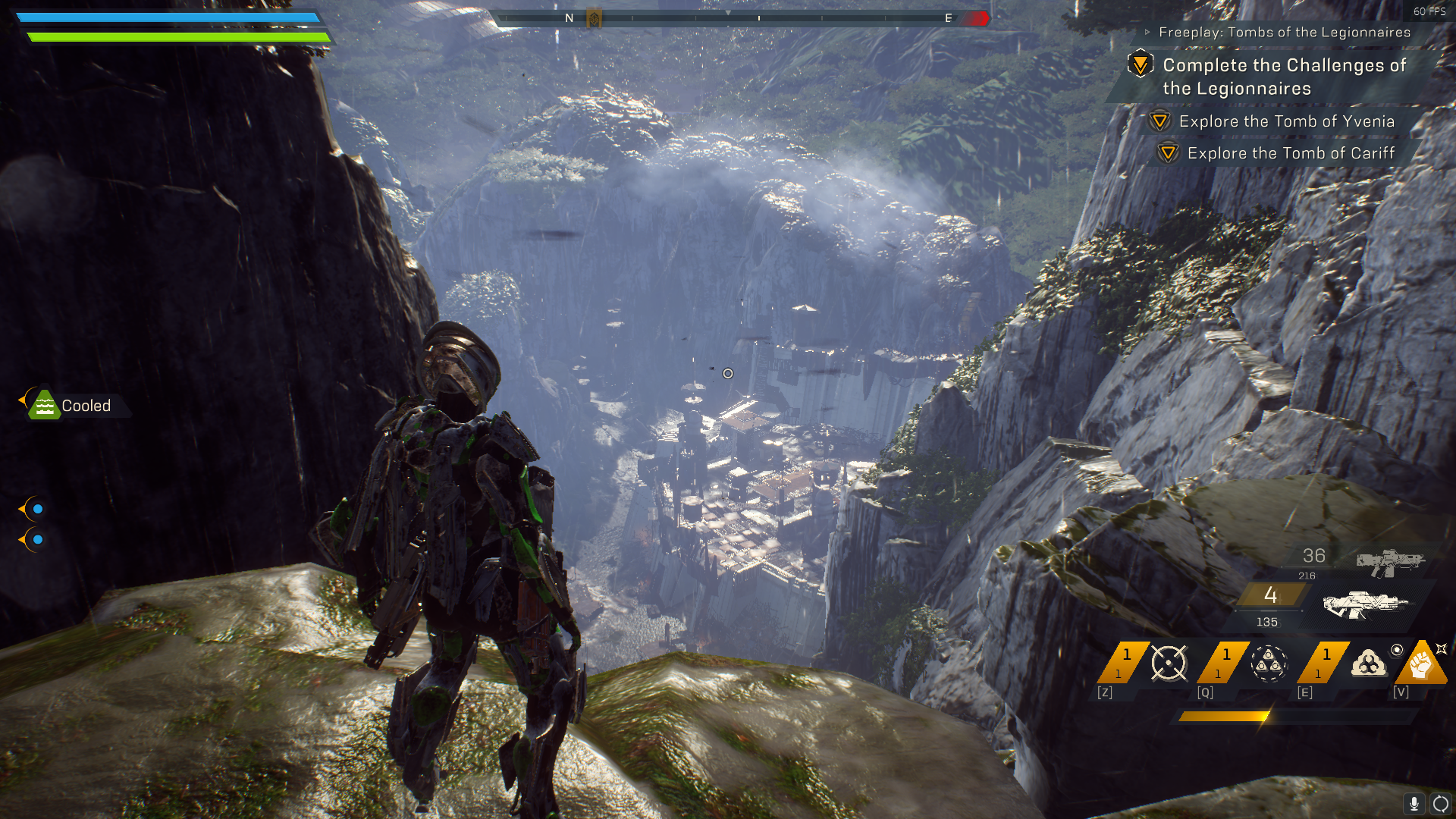1456x819 pixels.
Task: Activate the biohazard cloud ability icon
Action: coord(1369,664)
